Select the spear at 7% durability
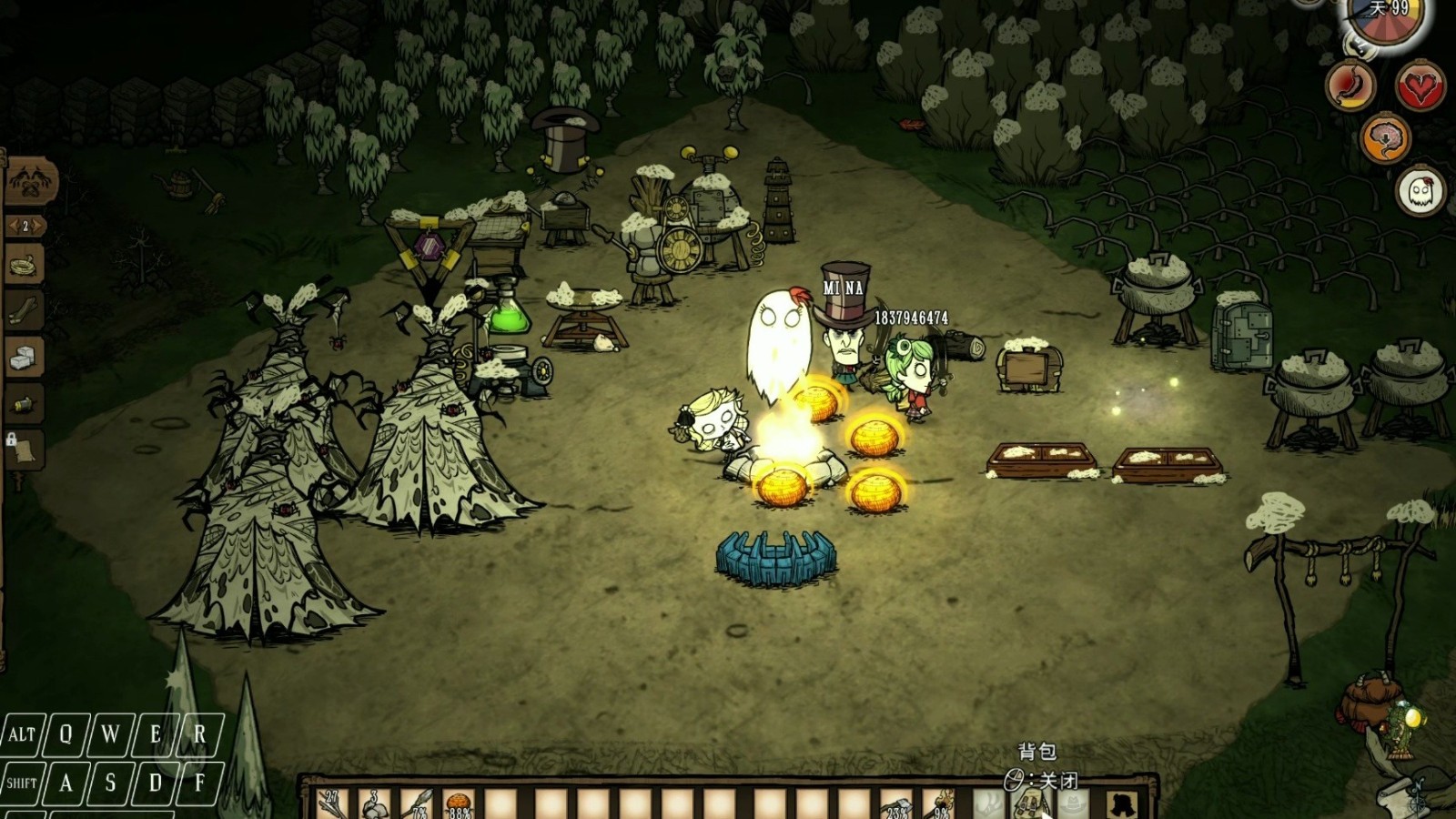The width and height of the screenshot is (1456, 819). click(417, 804)
